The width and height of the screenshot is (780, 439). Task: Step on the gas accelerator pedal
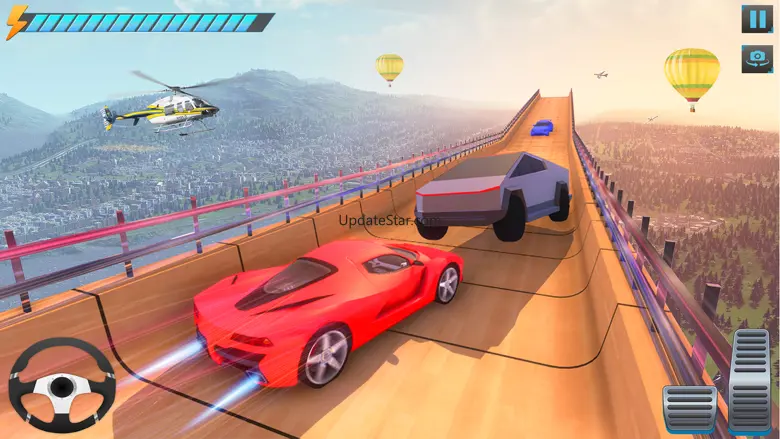tap(750, 380)
